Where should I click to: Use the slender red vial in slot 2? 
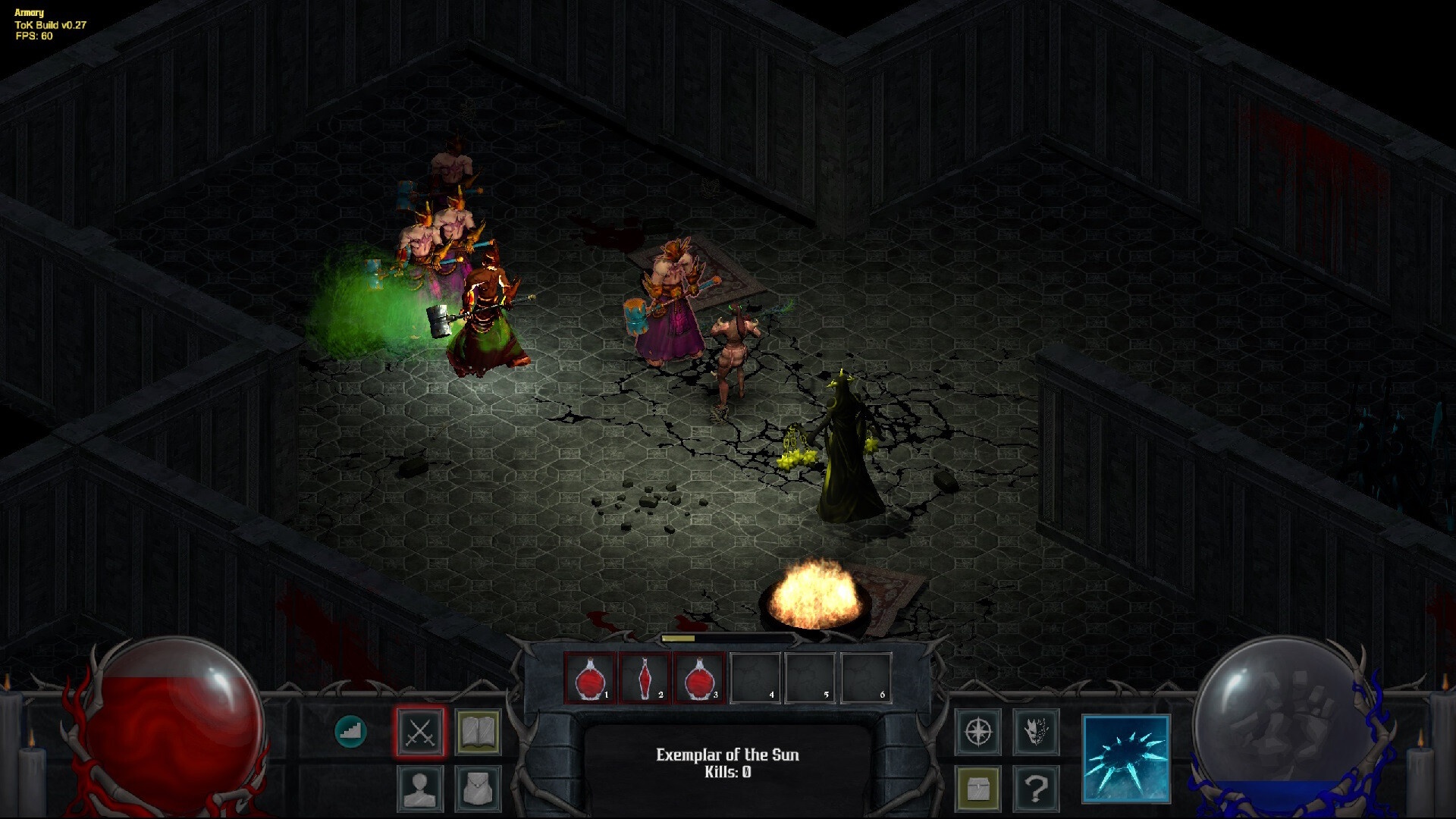645,679
